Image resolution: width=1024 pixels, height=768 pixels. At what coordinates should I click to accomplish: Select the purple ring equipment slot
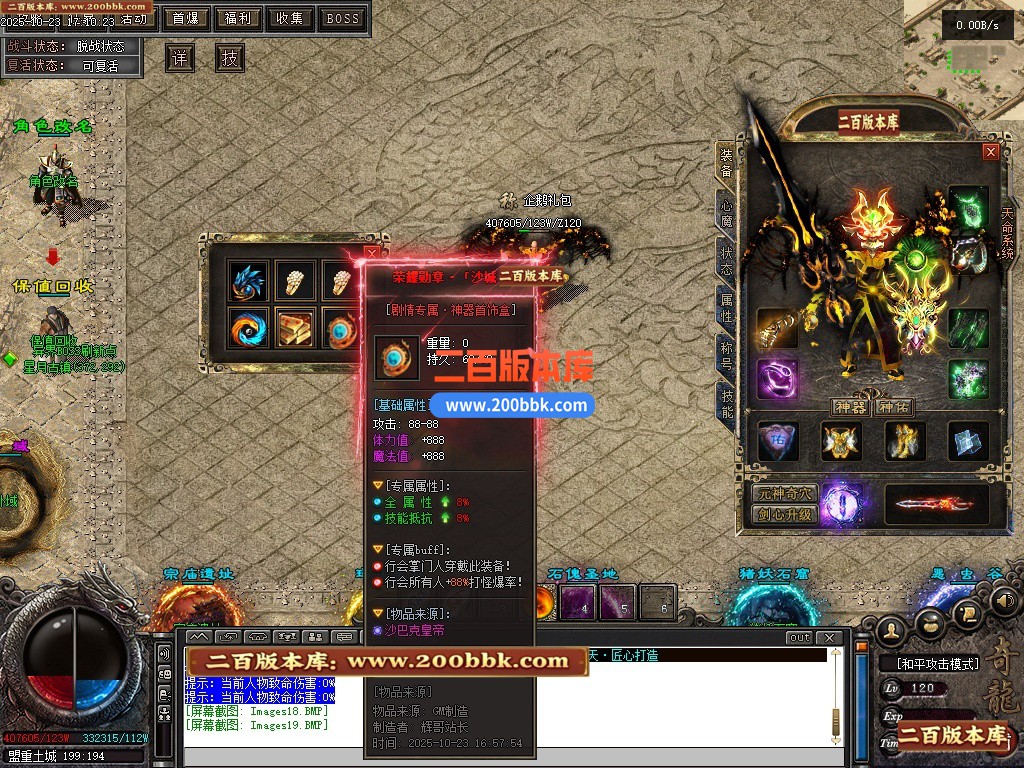(x=777, y=380)
